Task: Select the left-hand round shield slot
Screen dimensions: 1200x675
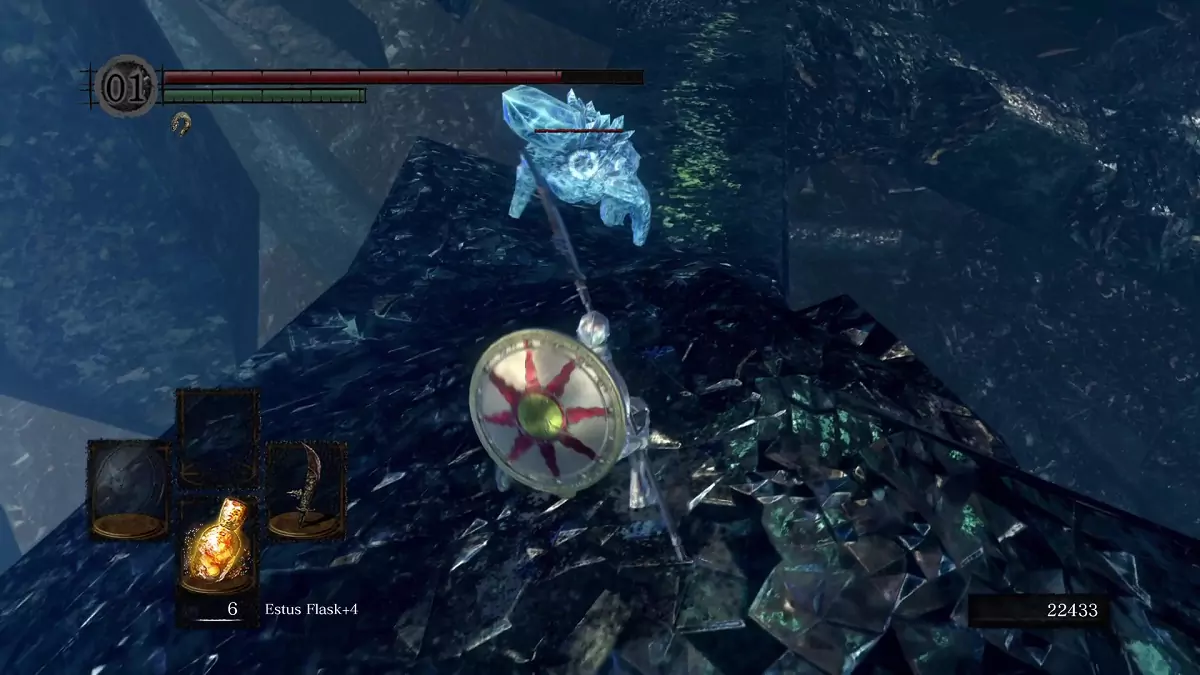Action: tap(128, 489)
